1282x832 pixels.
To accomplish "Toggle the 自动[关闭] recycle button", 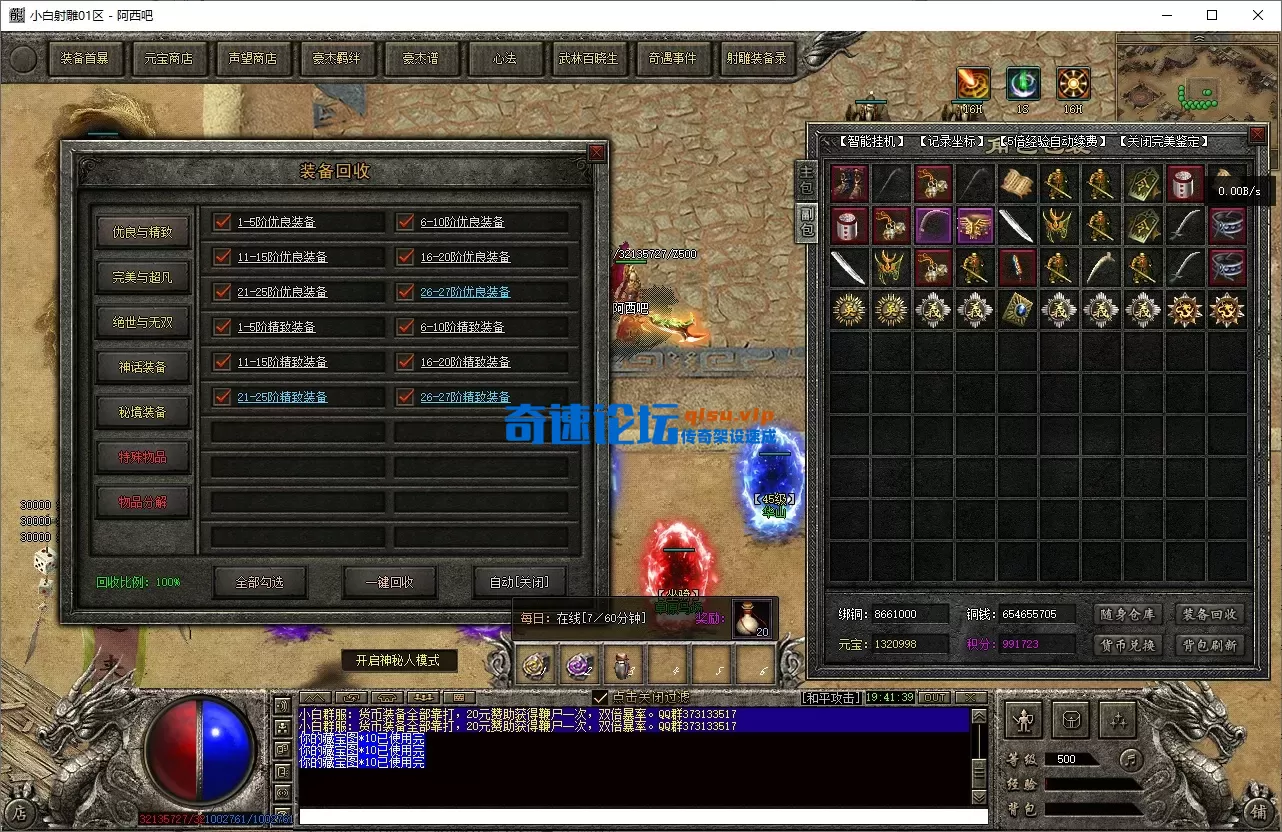I will click(x=519, y=582).
